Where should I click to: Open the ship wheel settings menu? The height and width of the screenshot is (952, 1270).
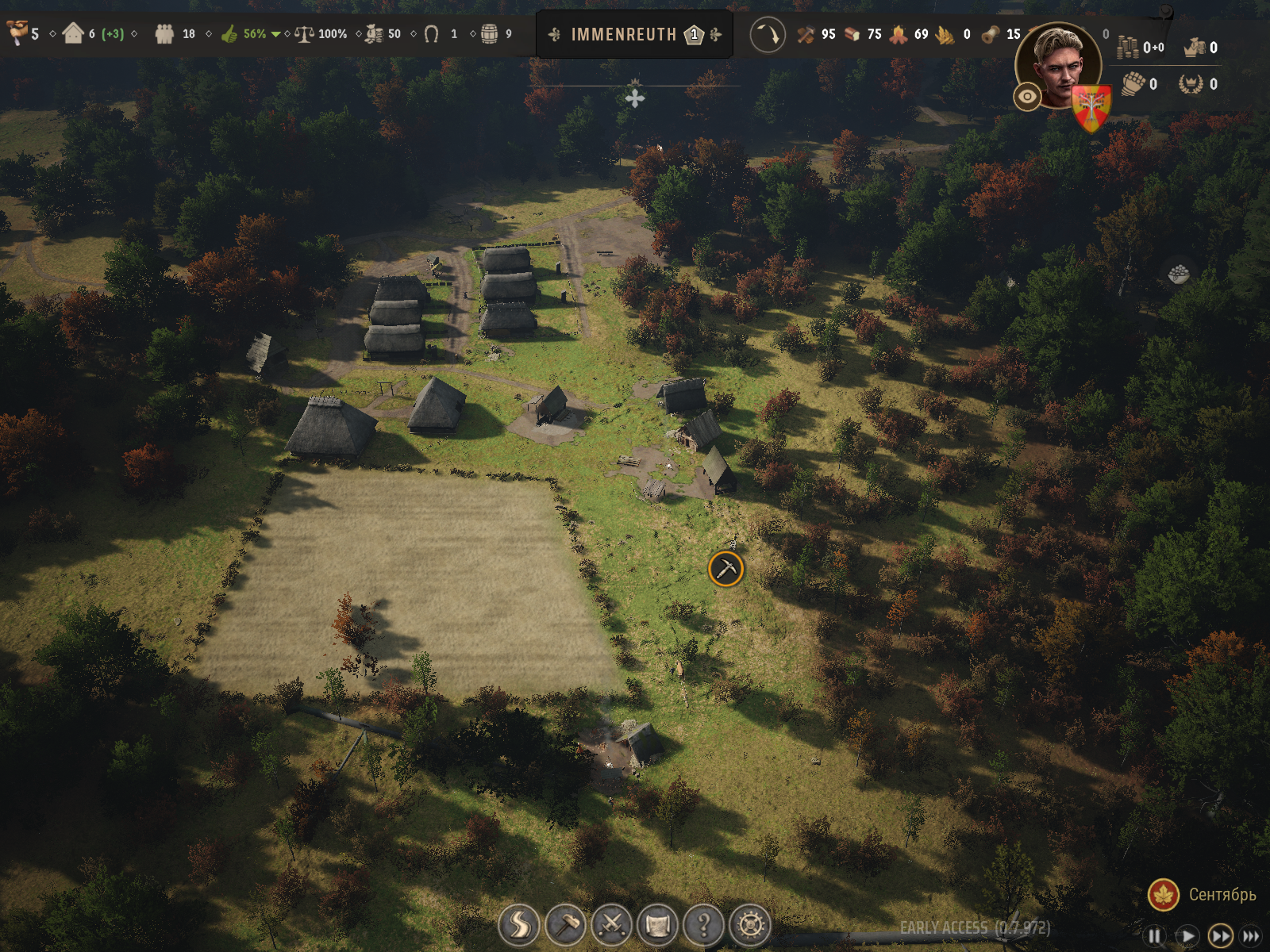pos(750,925)
